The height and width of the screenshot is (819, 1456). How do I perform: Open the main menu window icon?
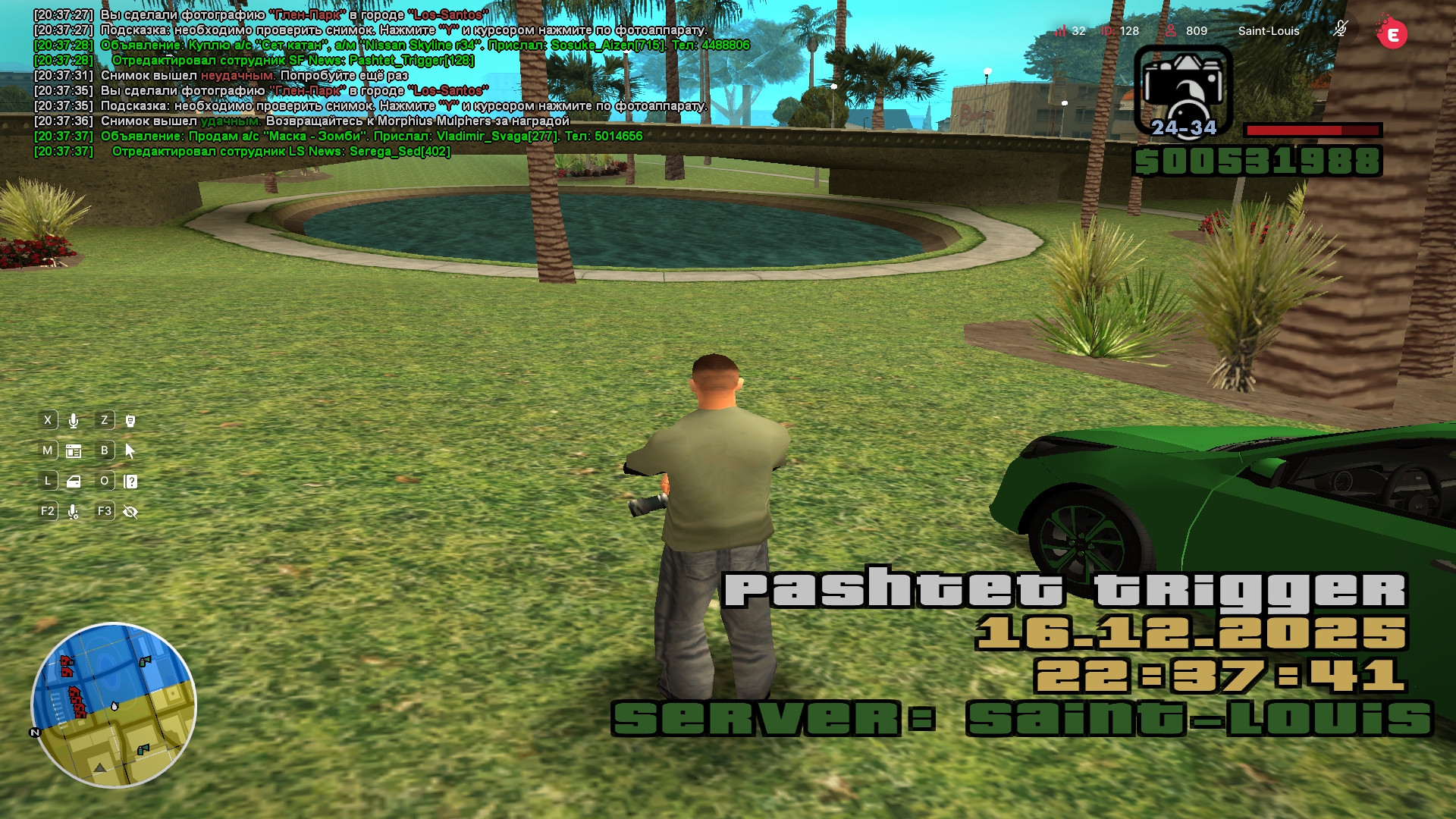point(74,451)
